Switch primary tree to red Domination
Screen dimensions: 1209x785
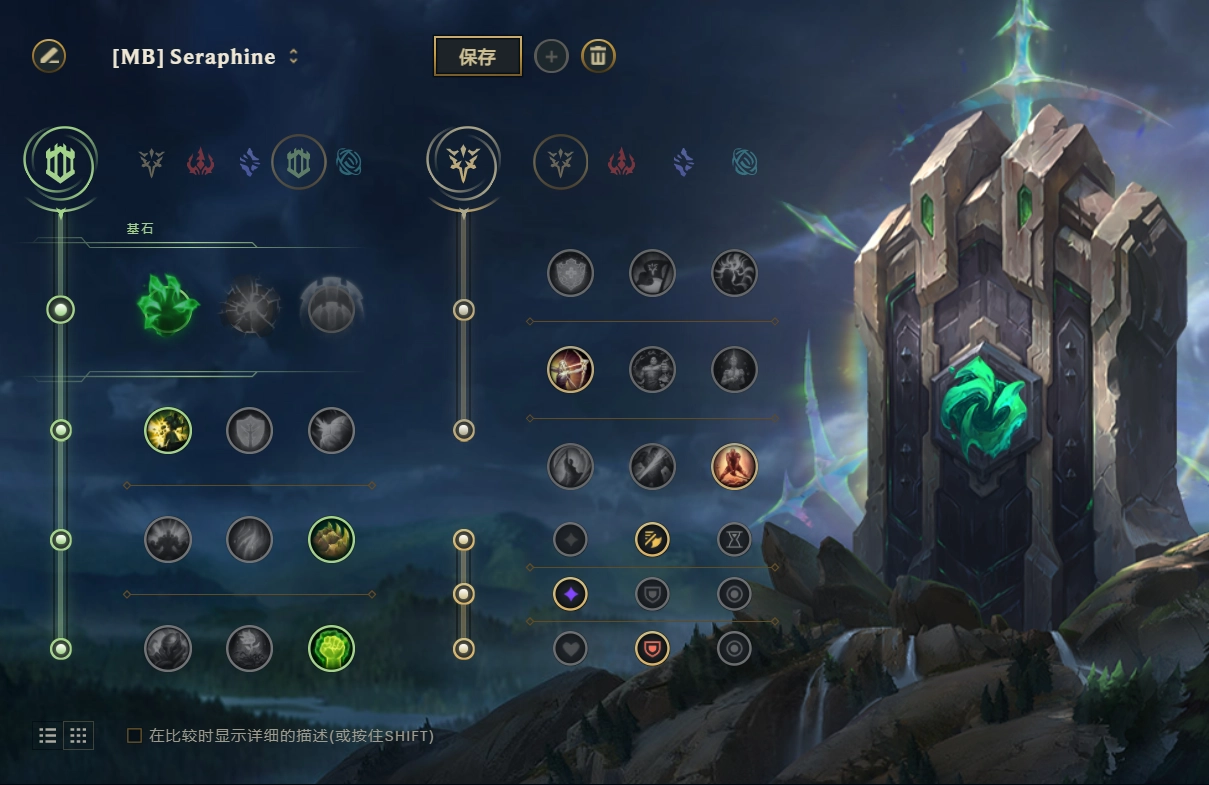201,162
